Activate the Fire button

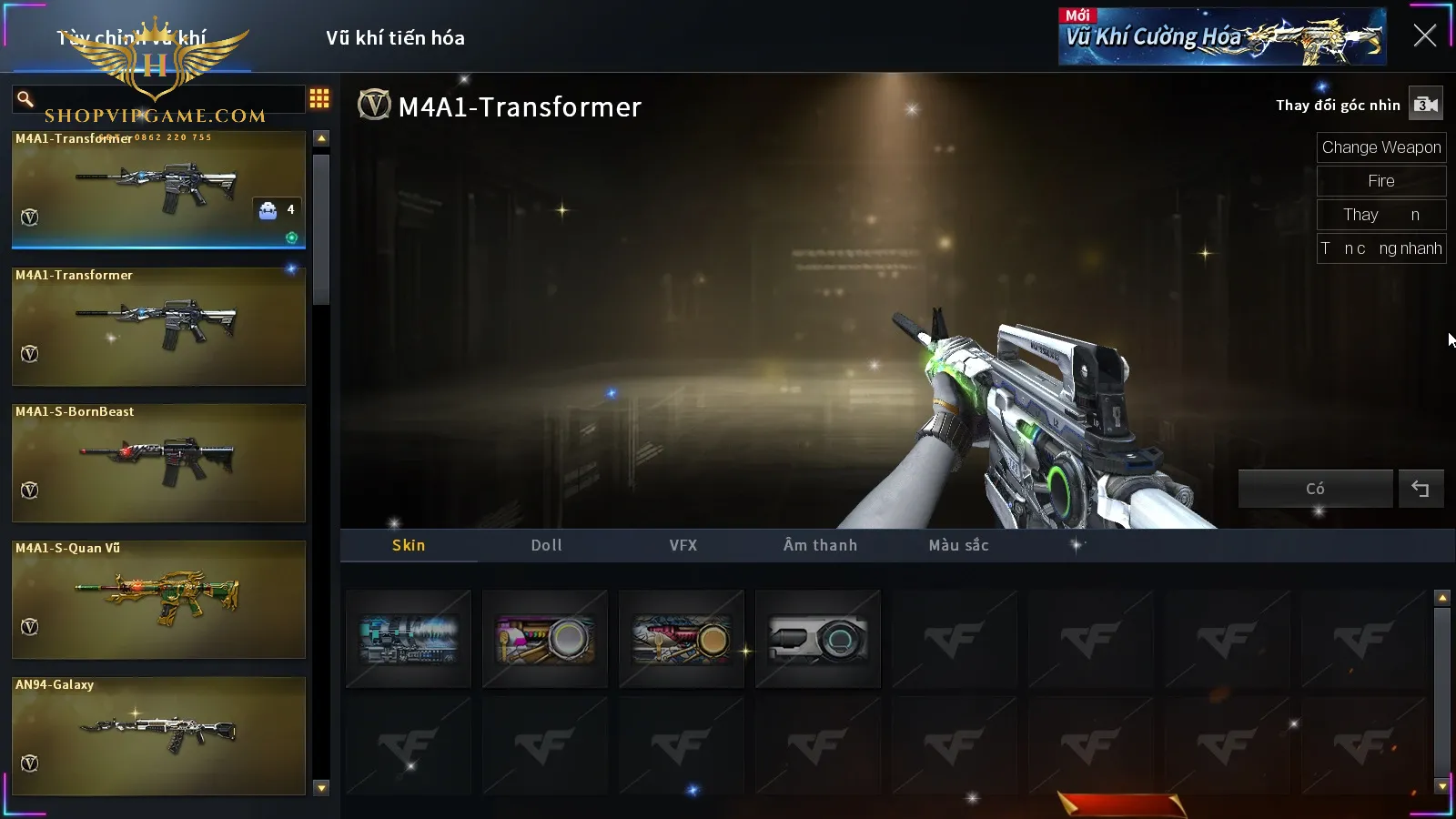[x=1380, y=181]
